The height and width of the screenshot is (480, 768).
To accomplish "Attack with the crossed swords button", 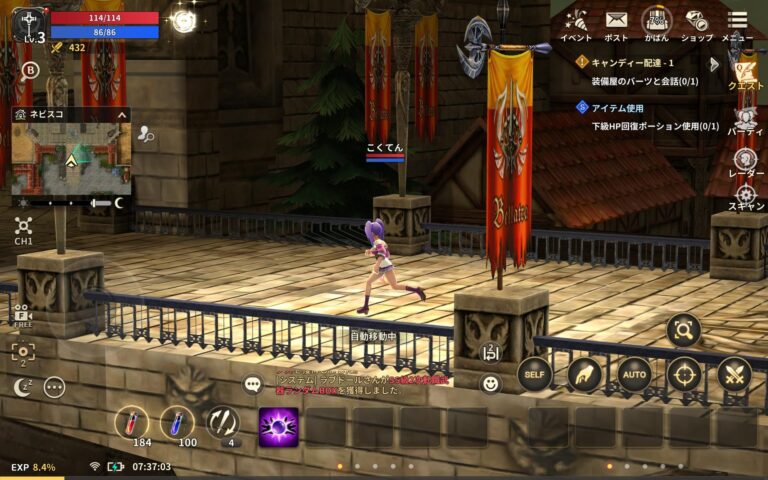I will (734, 374).
